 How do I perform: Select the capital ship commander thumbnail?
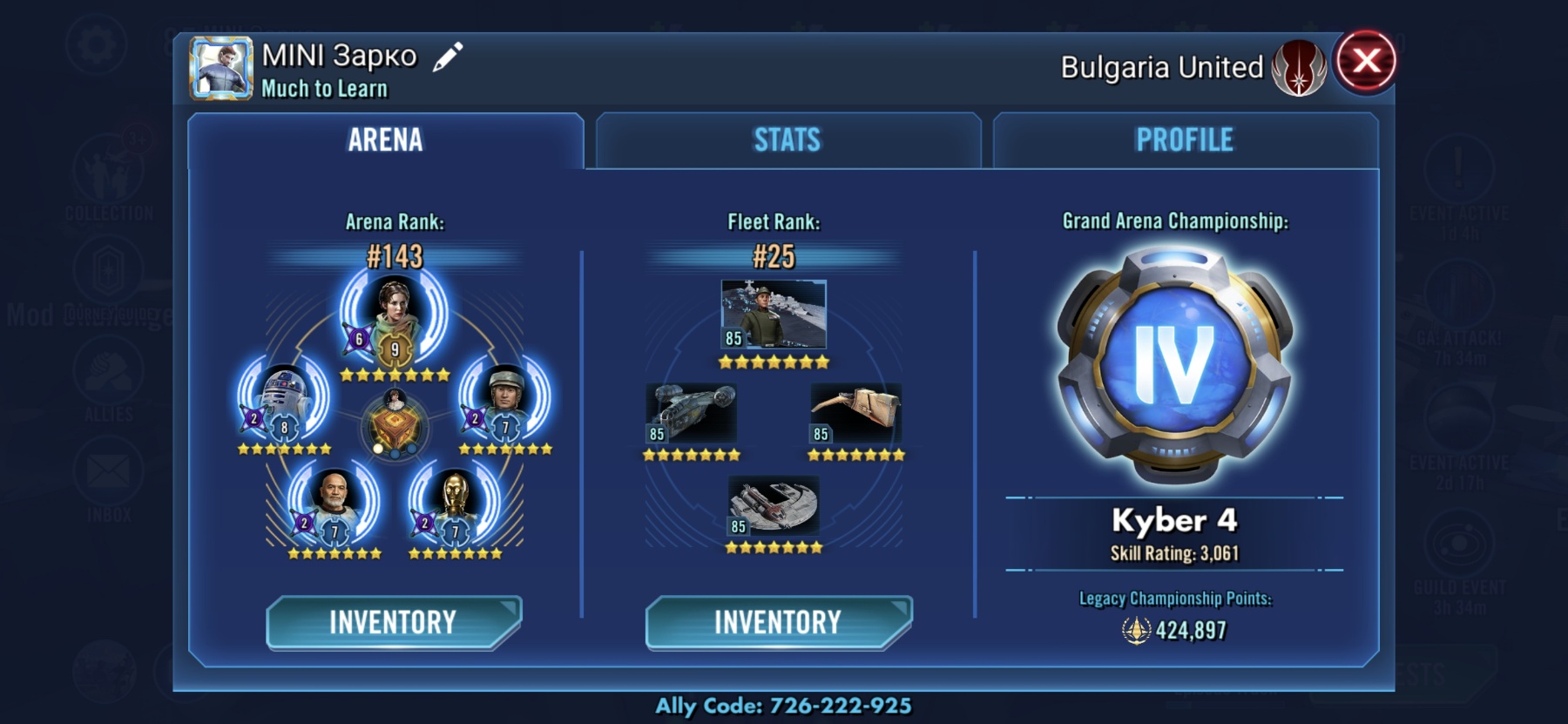point(774,315)
